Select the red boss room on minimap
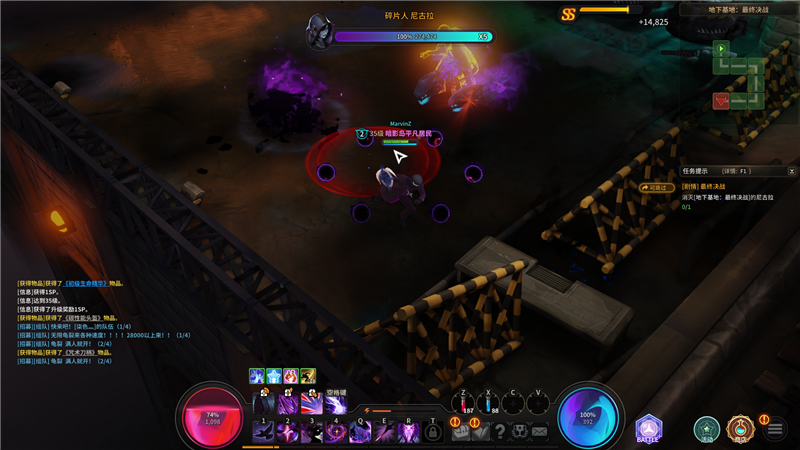The image size is (800, 450). [x=721, y=101]
